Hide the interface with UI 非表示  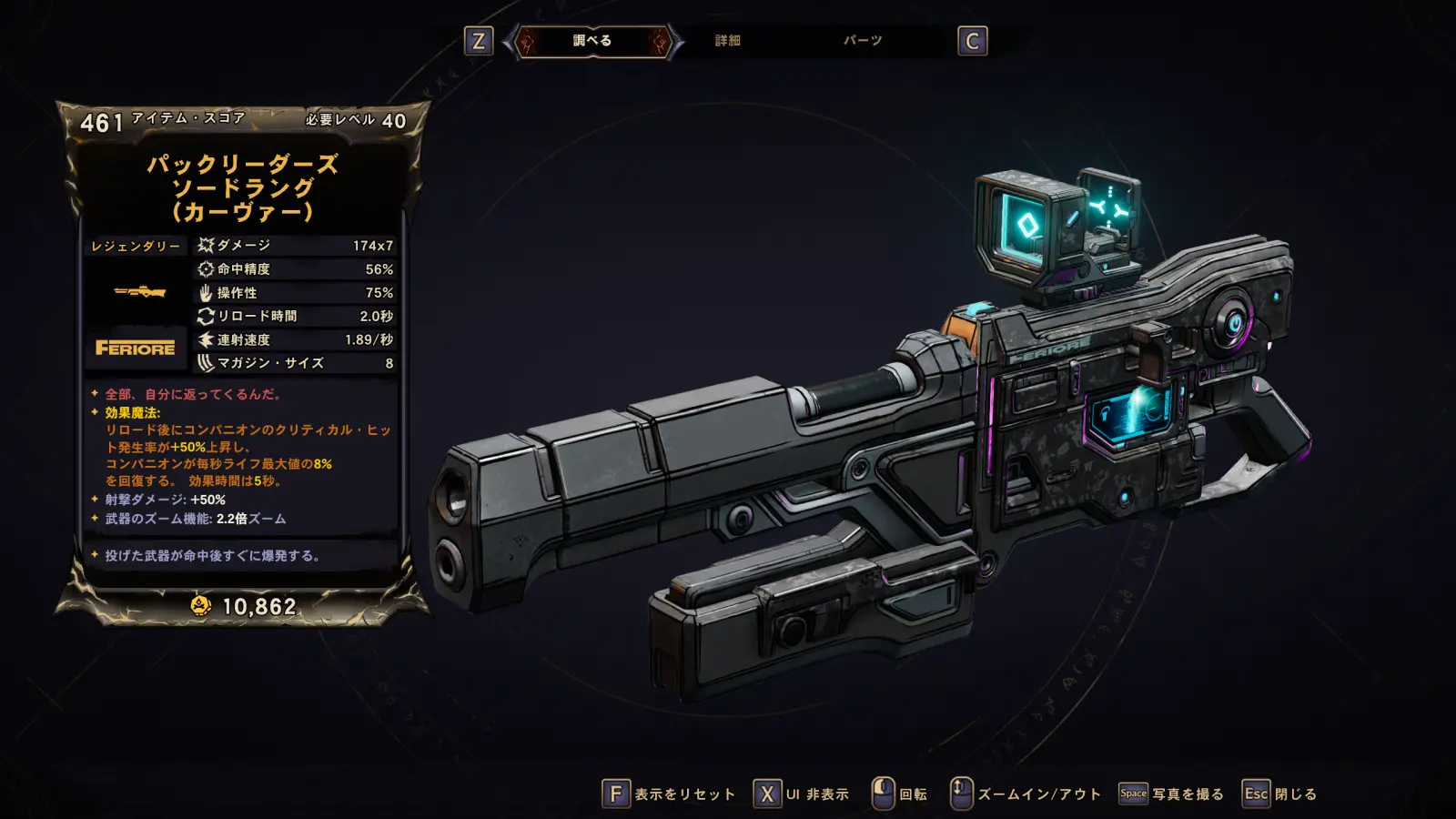pyautogui.click(x=802, y=794)
